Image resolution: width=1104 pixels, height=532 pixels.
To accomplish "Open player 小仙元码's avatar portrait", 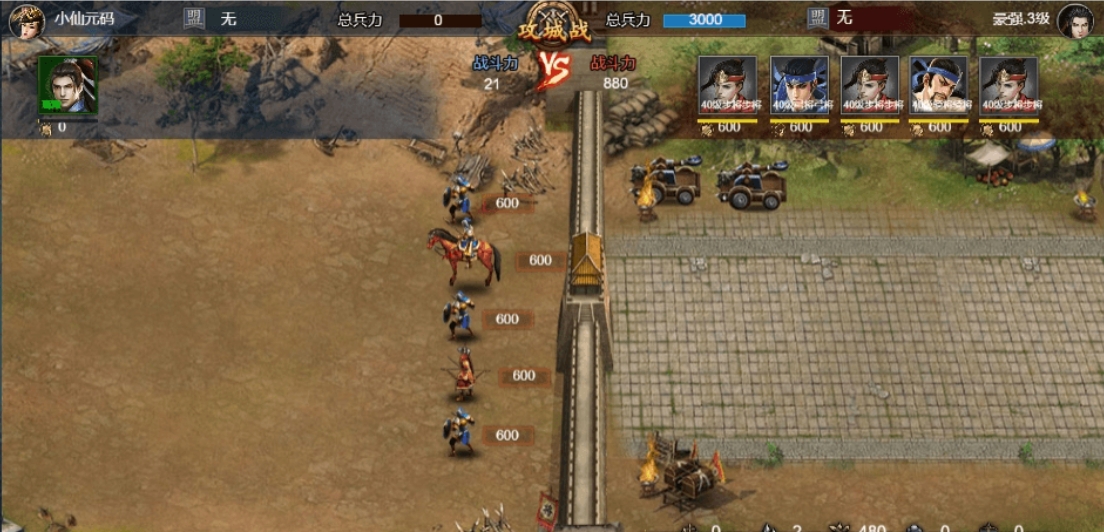I will [26, 20].
